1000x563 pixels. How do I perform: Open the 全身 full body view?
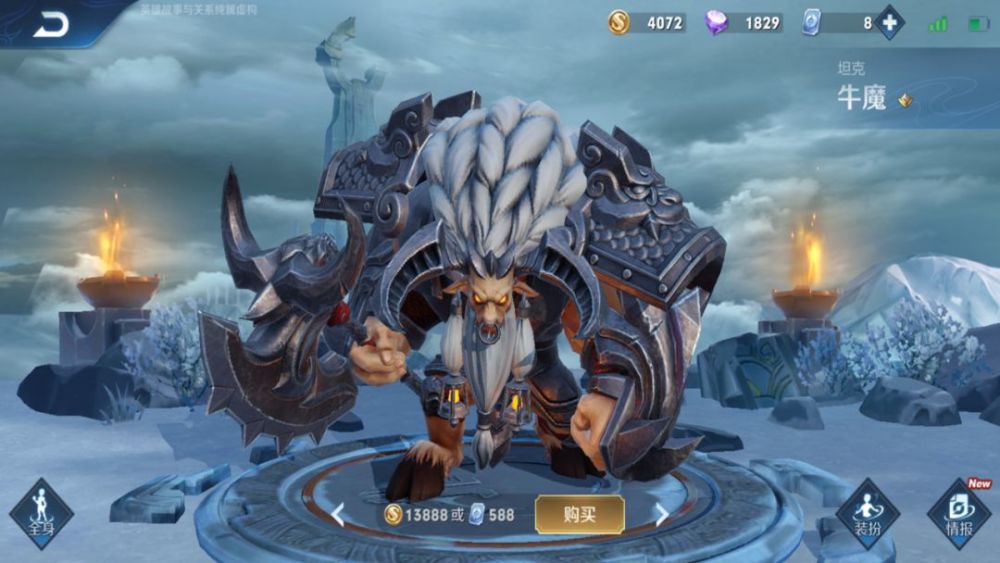(x=41, y=513)
